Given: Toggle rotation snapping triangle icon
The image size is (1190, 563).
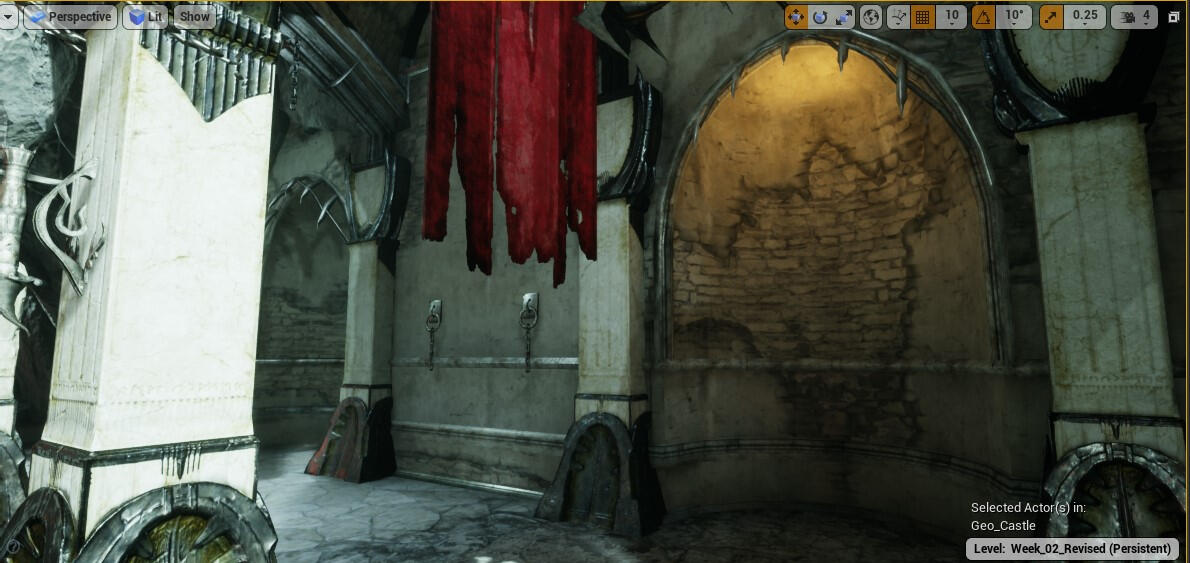Looking at the screenshot, I should pos(984,17).
